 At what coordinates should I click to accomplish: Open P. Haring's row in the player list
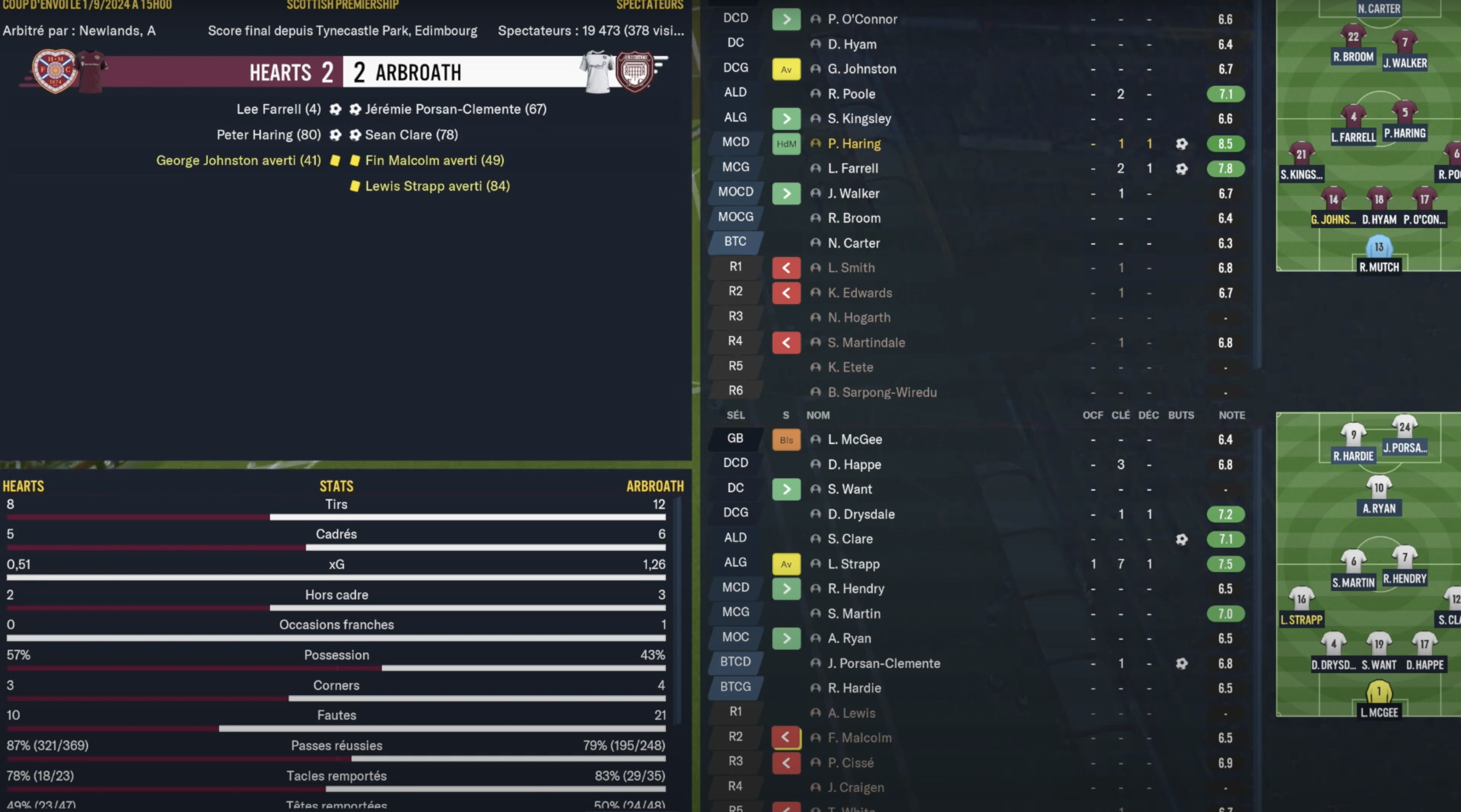854,144
